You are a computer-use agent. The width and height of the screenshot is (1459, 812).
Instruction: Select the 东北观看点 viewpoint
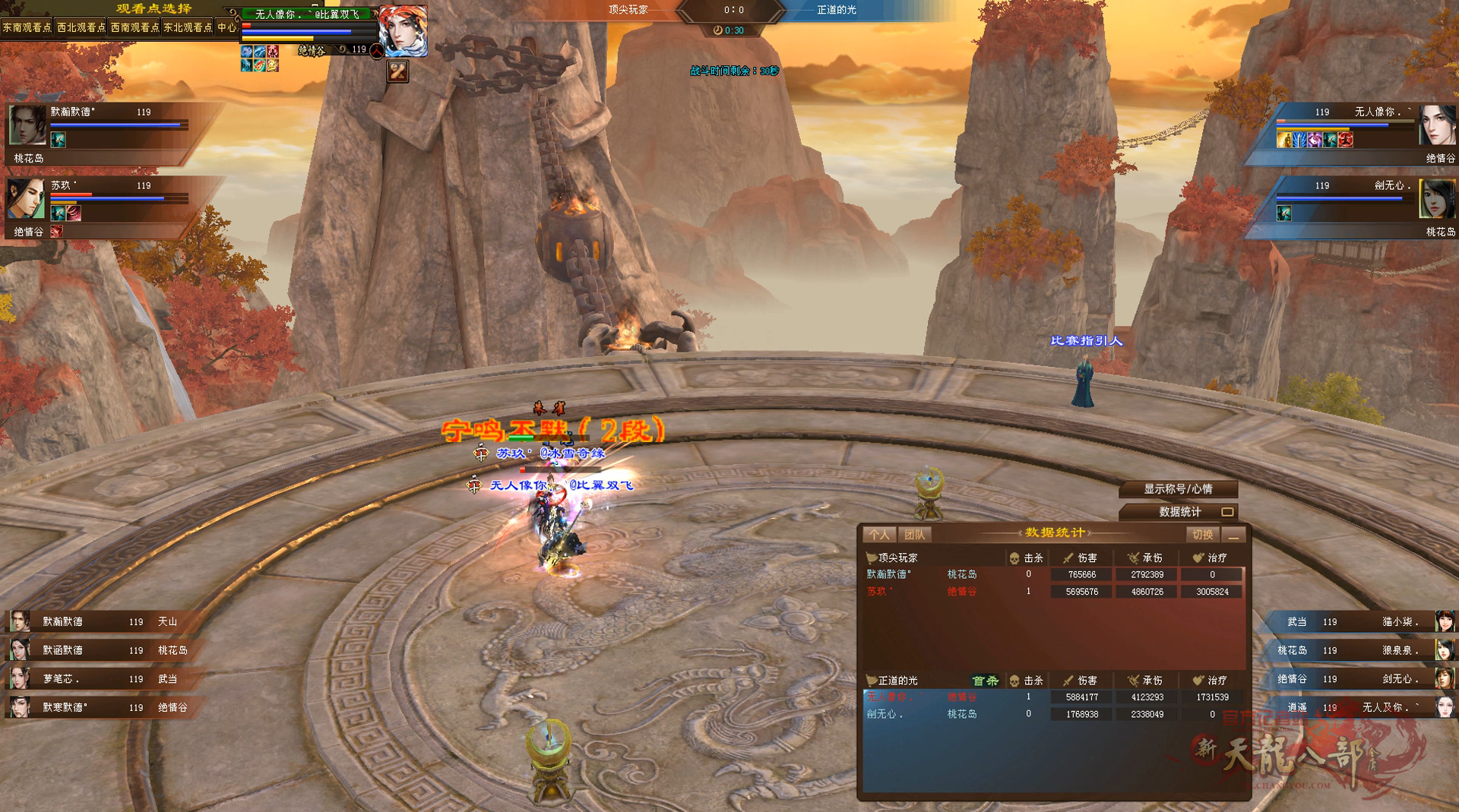point(188,27)
